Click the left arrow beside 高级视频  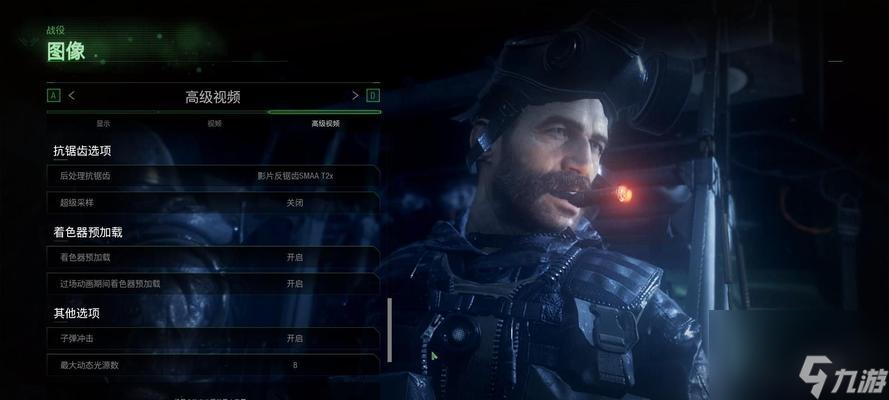coord(72,96)
